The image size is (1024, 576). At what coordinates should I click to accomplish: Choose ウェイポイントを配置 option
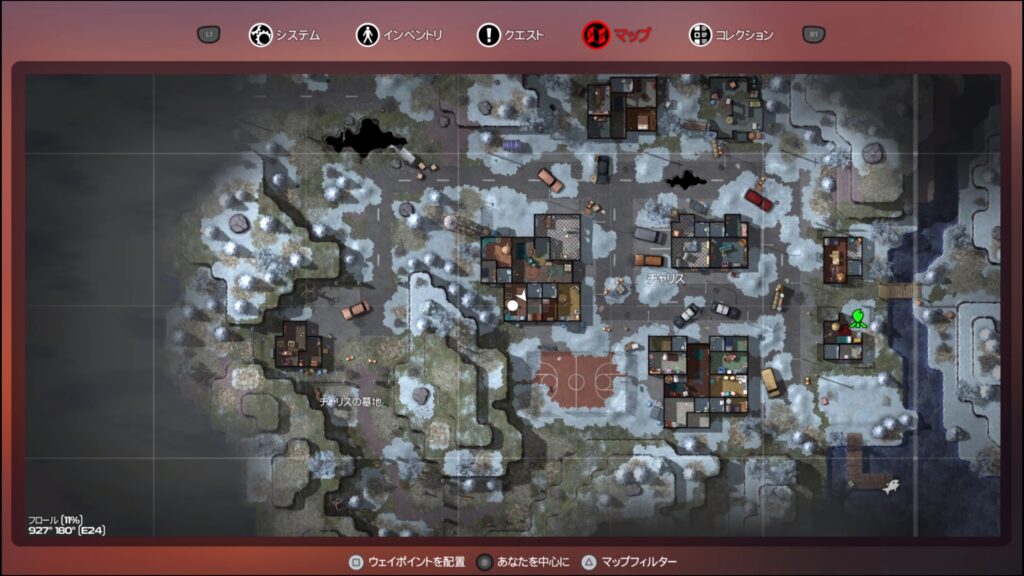(404, 562)
